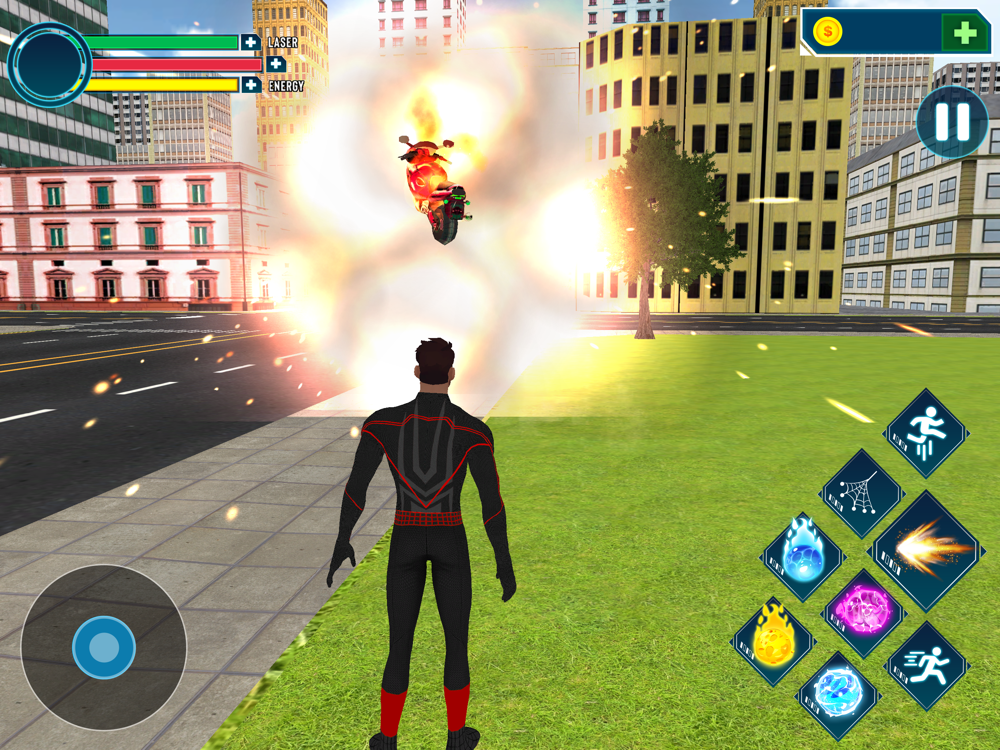Fire the orange energy blast attack

coord(928,550)
